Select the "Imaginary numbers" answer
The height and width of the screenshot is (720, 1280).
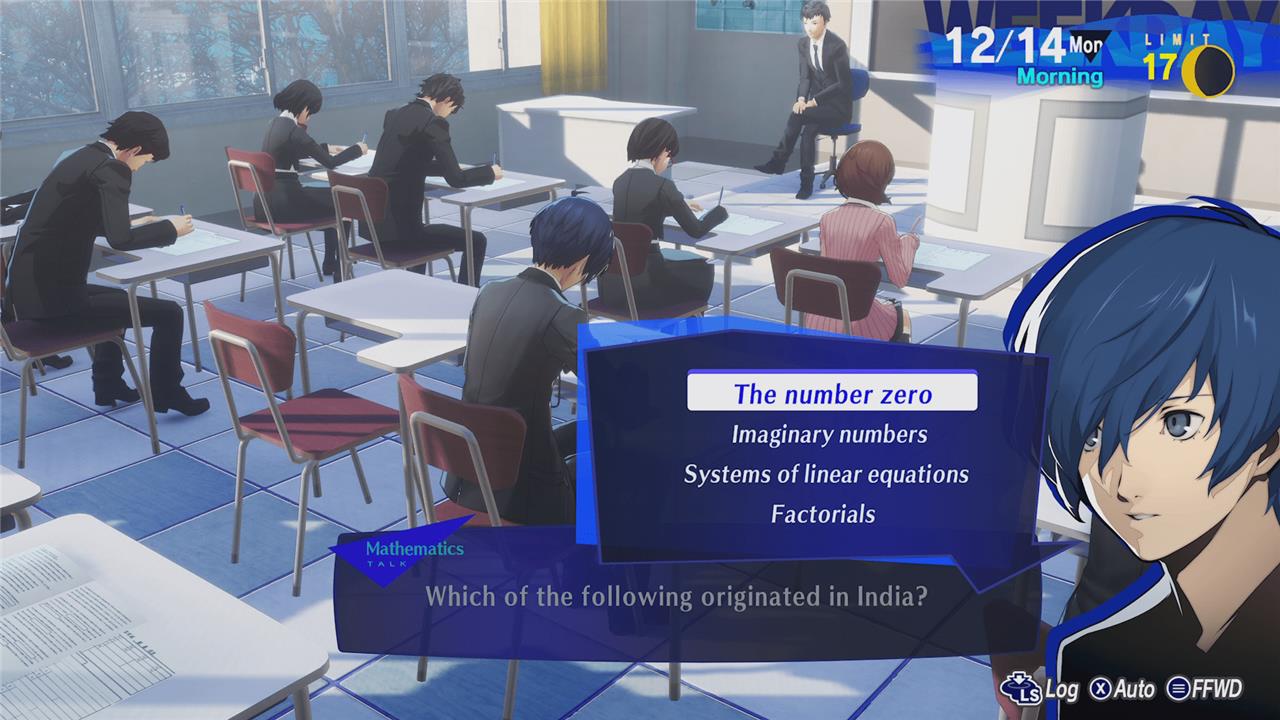tap(829, 434)
